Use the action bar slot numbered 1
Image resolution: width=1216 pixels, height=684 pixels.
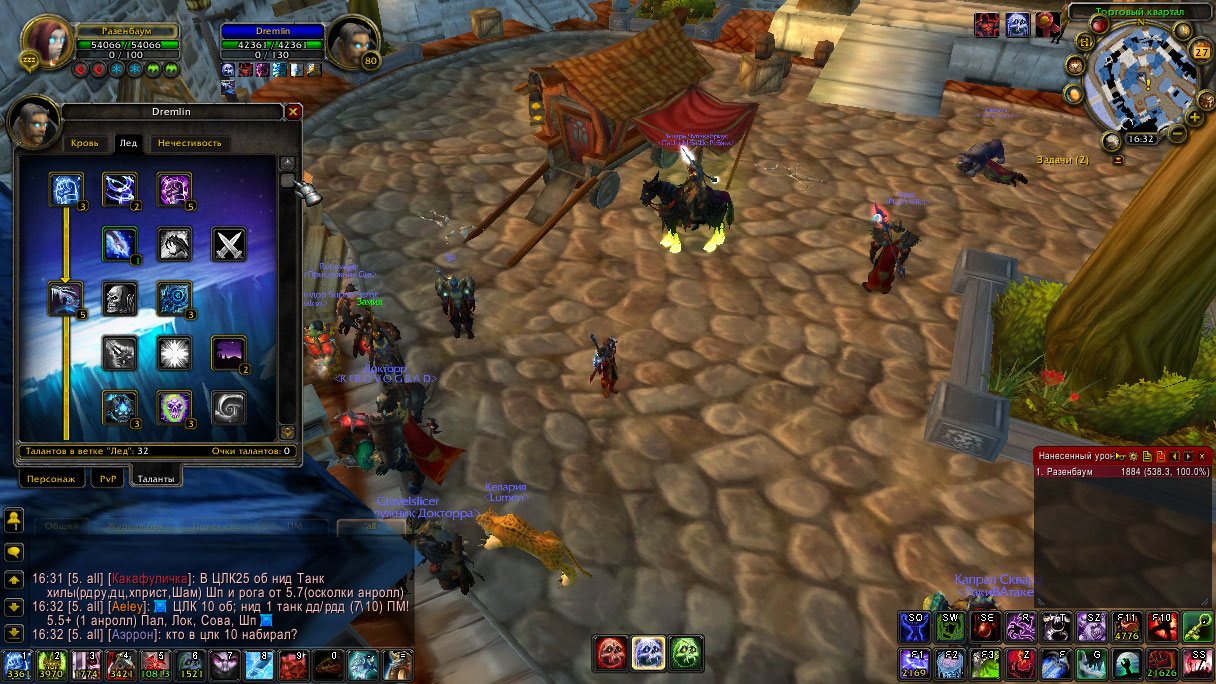click(x=15, y=665)
